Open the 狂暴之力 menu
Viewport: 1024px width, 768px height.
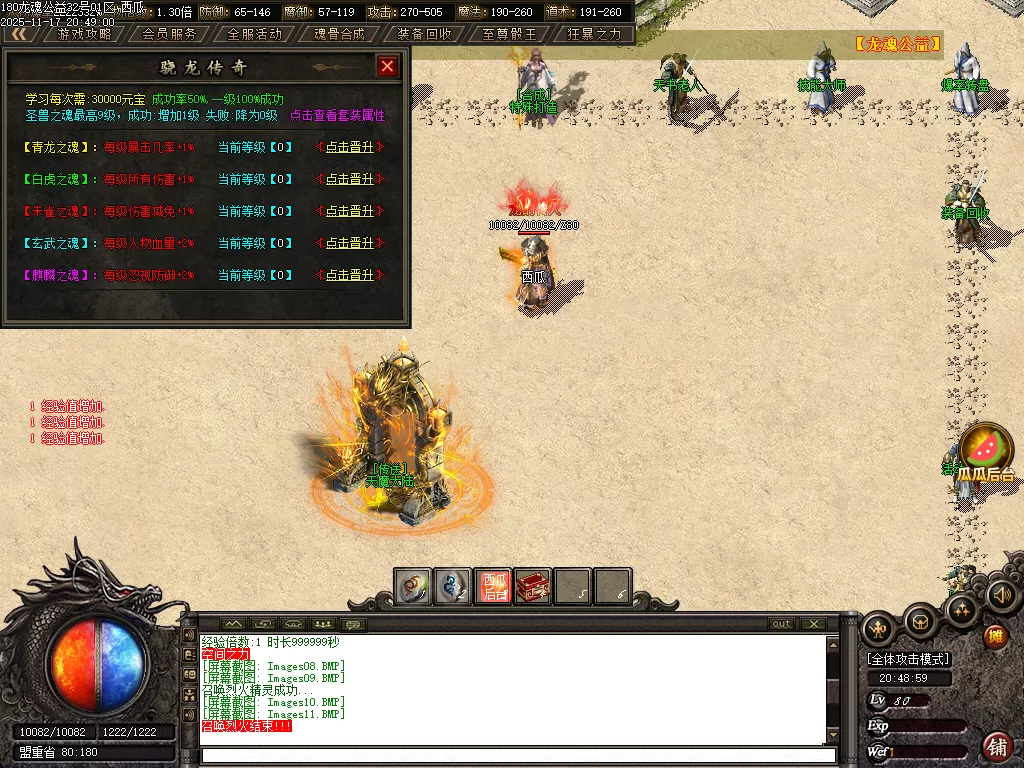(594, 33)
